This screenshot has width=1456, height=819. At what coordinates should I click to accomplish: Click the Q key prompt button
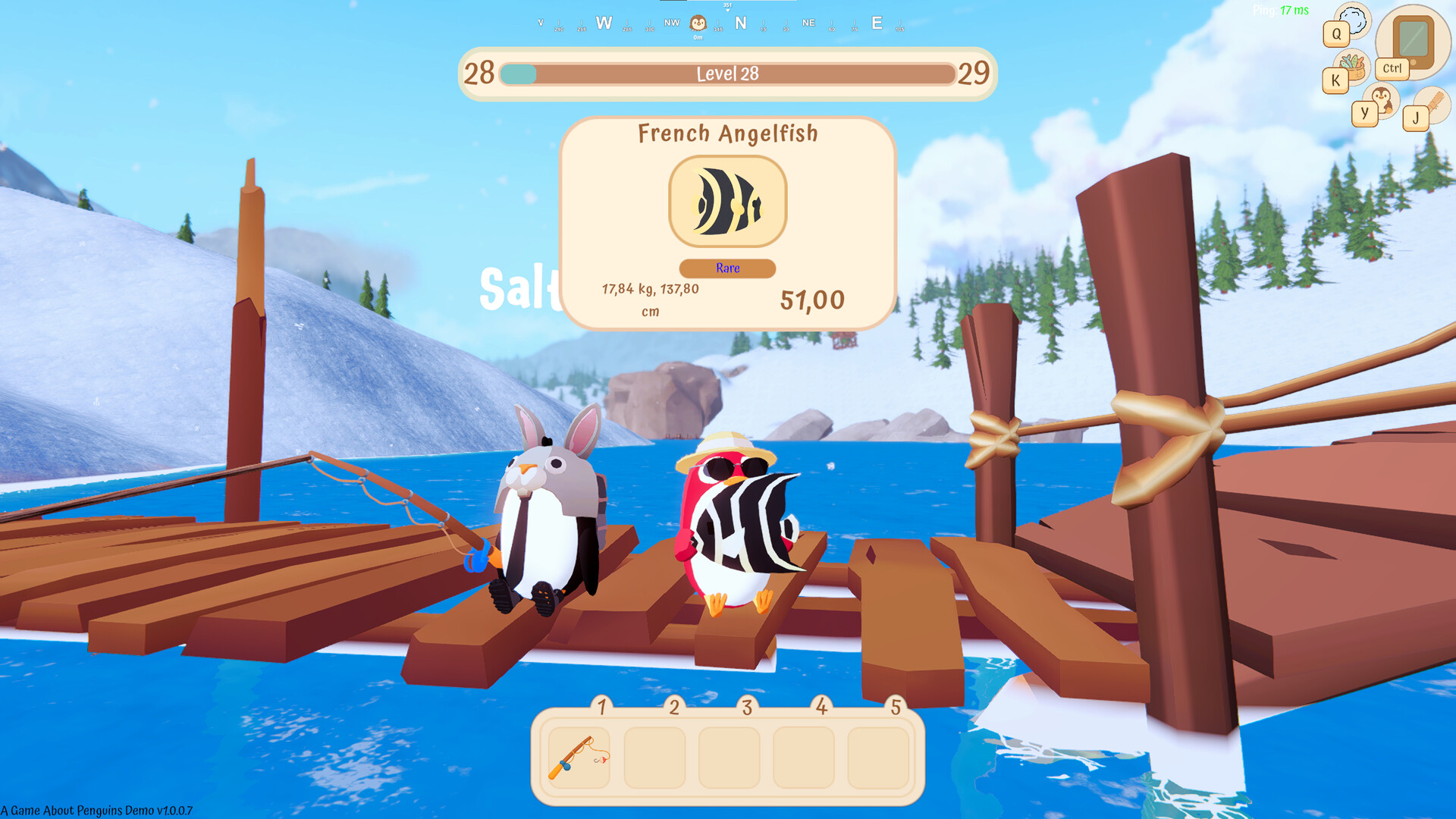click(x=1335, y=33)
